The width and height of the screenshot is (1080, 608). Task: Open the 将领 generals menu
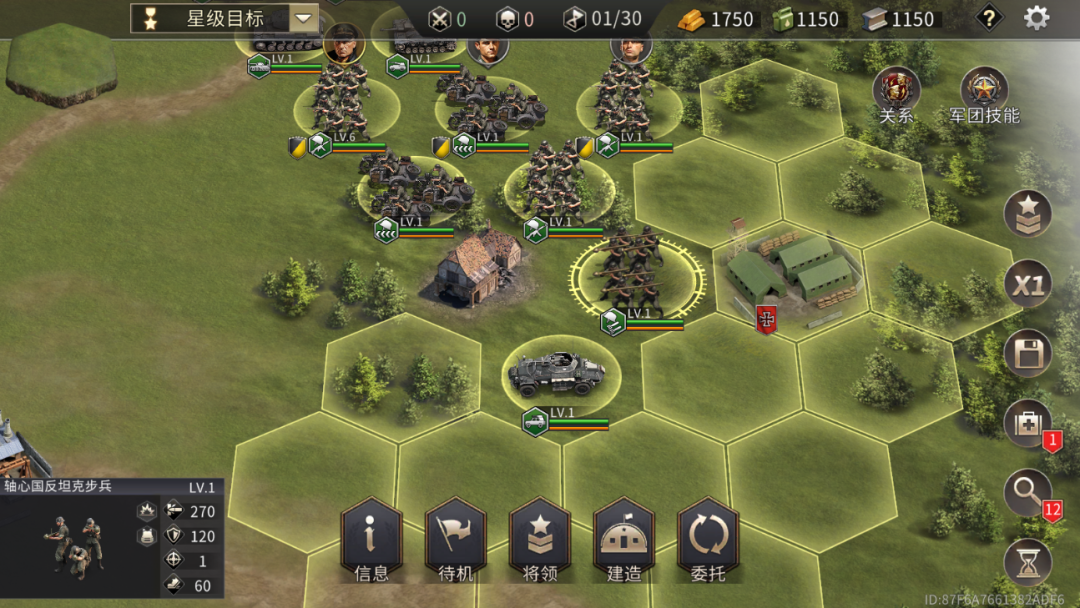coord(540,540)
